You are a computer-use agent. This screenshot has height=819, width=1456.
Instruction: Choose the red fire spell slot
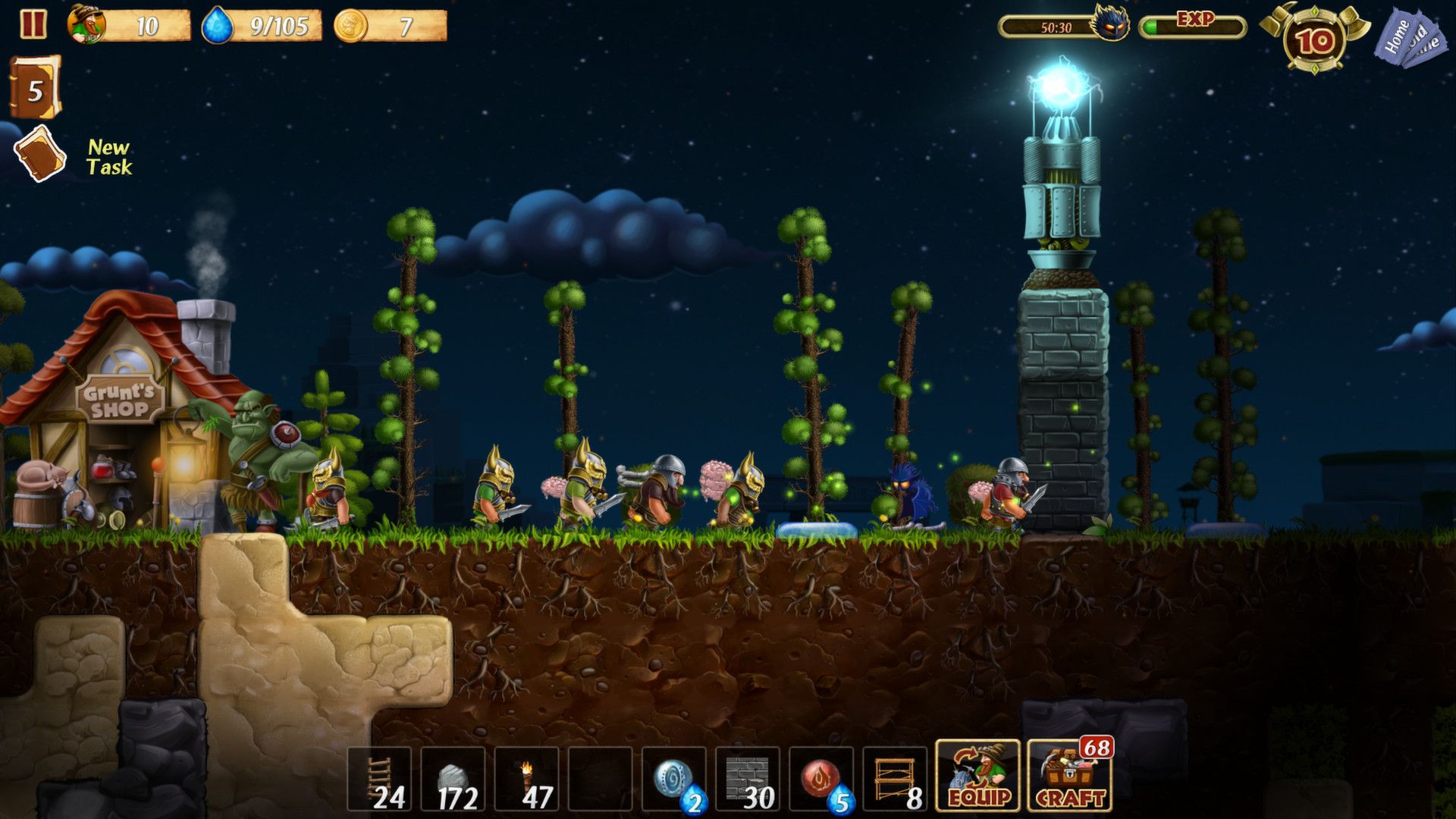coord(821,779)
